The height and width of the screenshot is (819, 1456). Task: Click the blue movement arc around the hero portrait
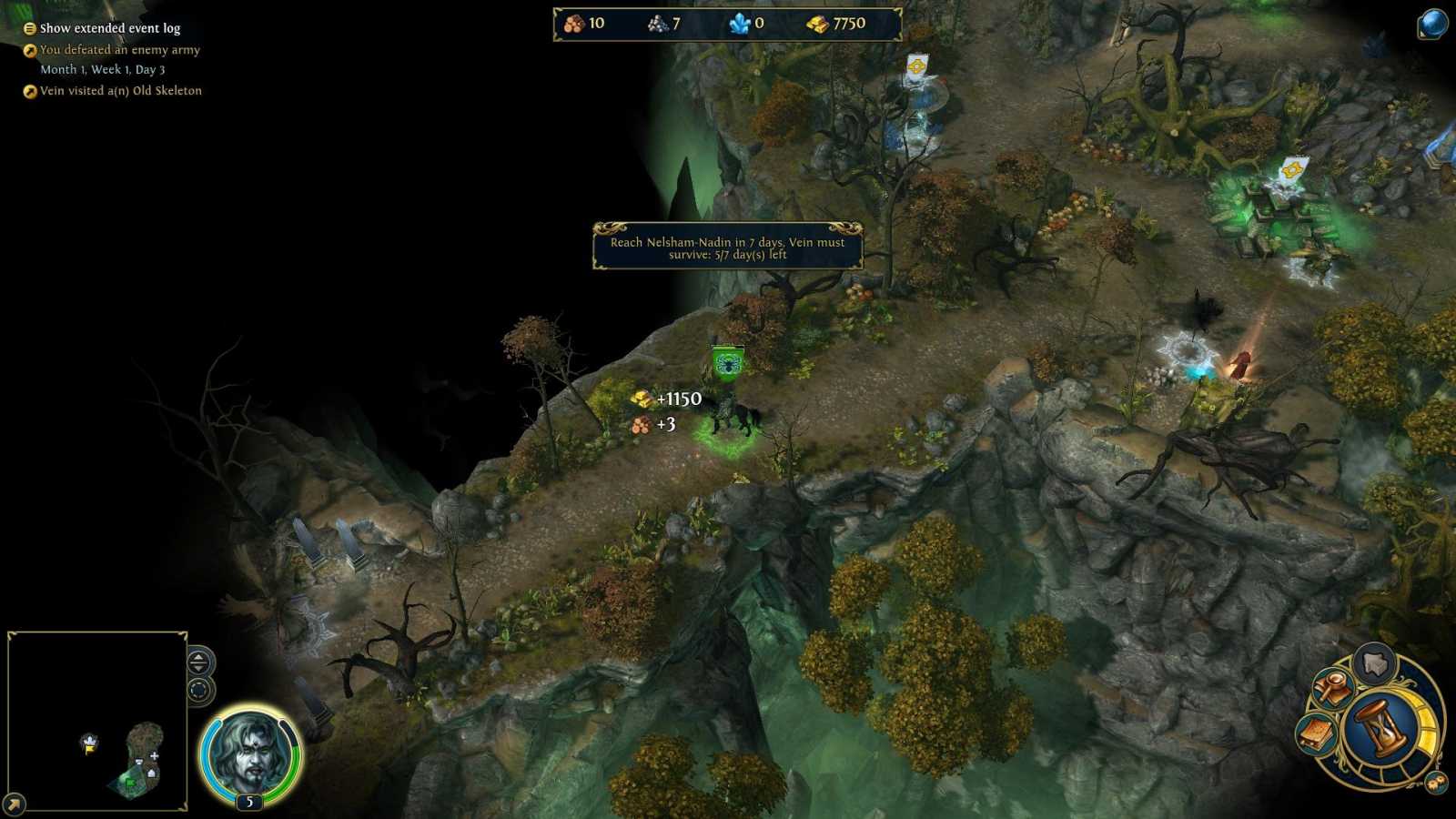point(210,755)
